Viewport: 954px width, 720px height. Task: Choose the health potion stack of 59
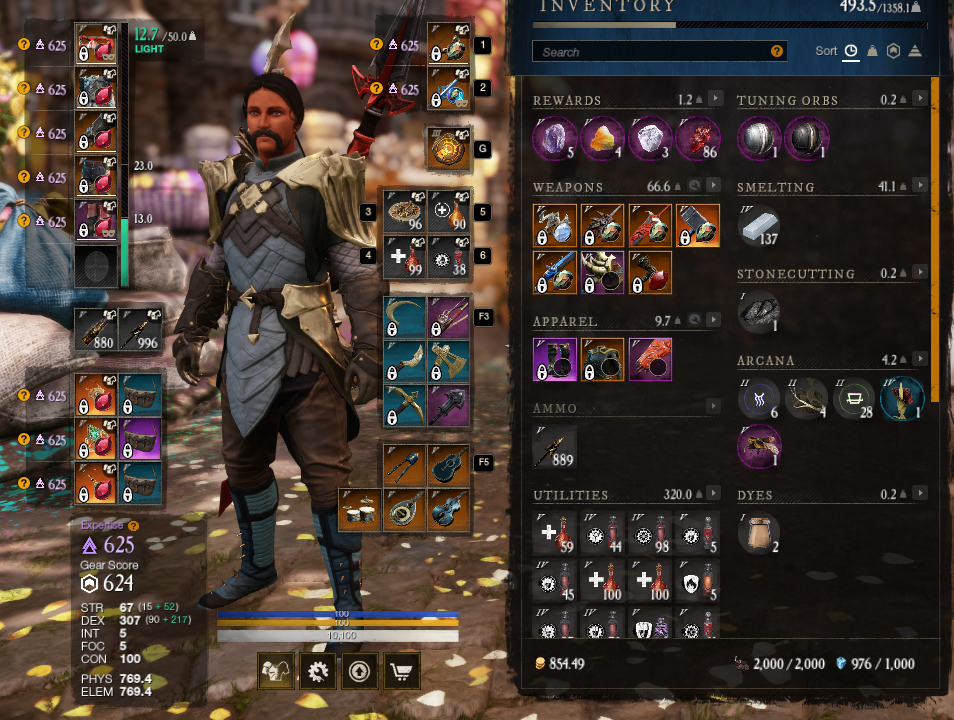tap(555, 533)
